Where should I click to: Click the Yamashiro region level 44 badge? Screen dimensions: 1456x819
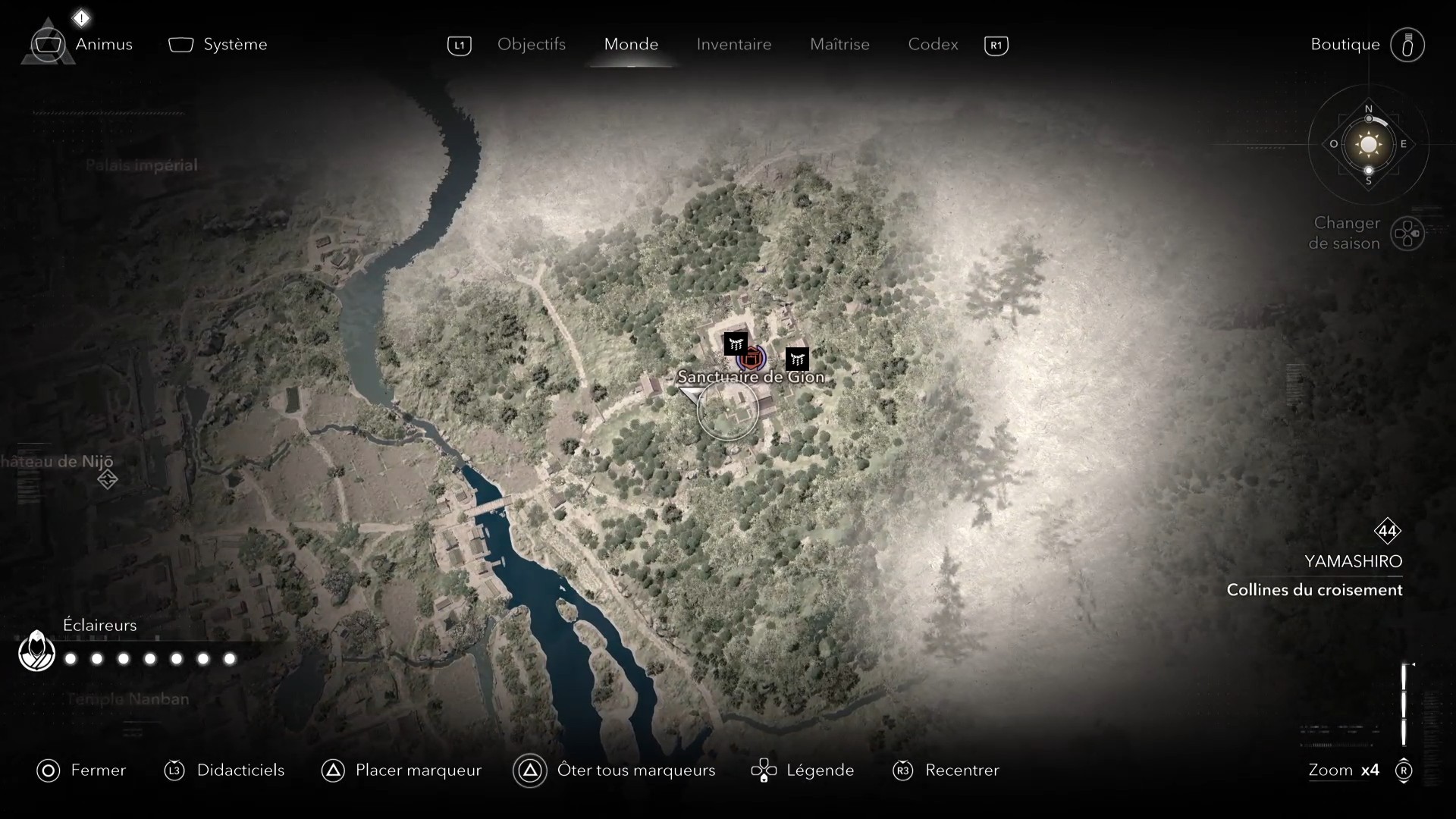click(x=1389, y=532)
